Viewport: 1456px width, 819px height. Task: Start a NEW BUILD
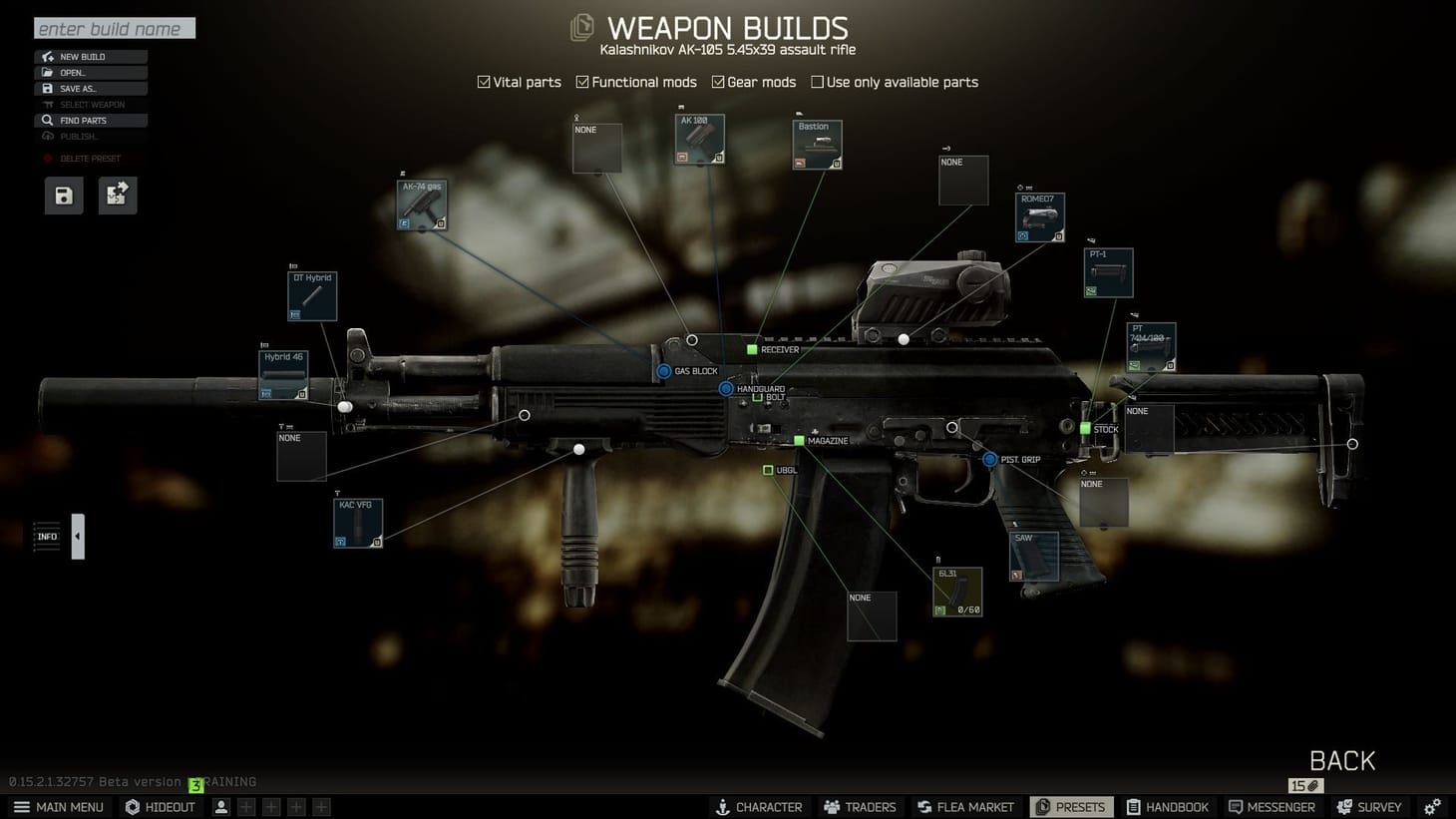pos(90,56)
